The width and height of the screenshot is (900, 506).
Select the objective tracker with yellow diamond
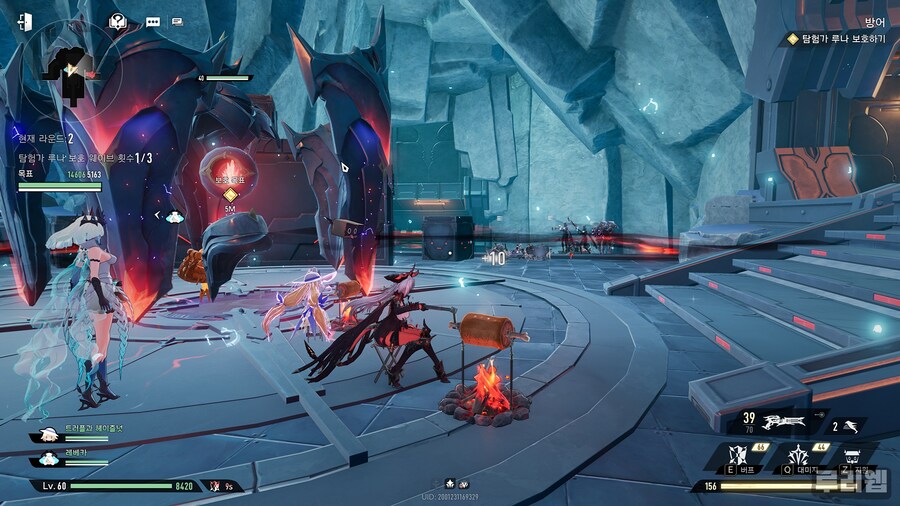[x=837, y=39]
